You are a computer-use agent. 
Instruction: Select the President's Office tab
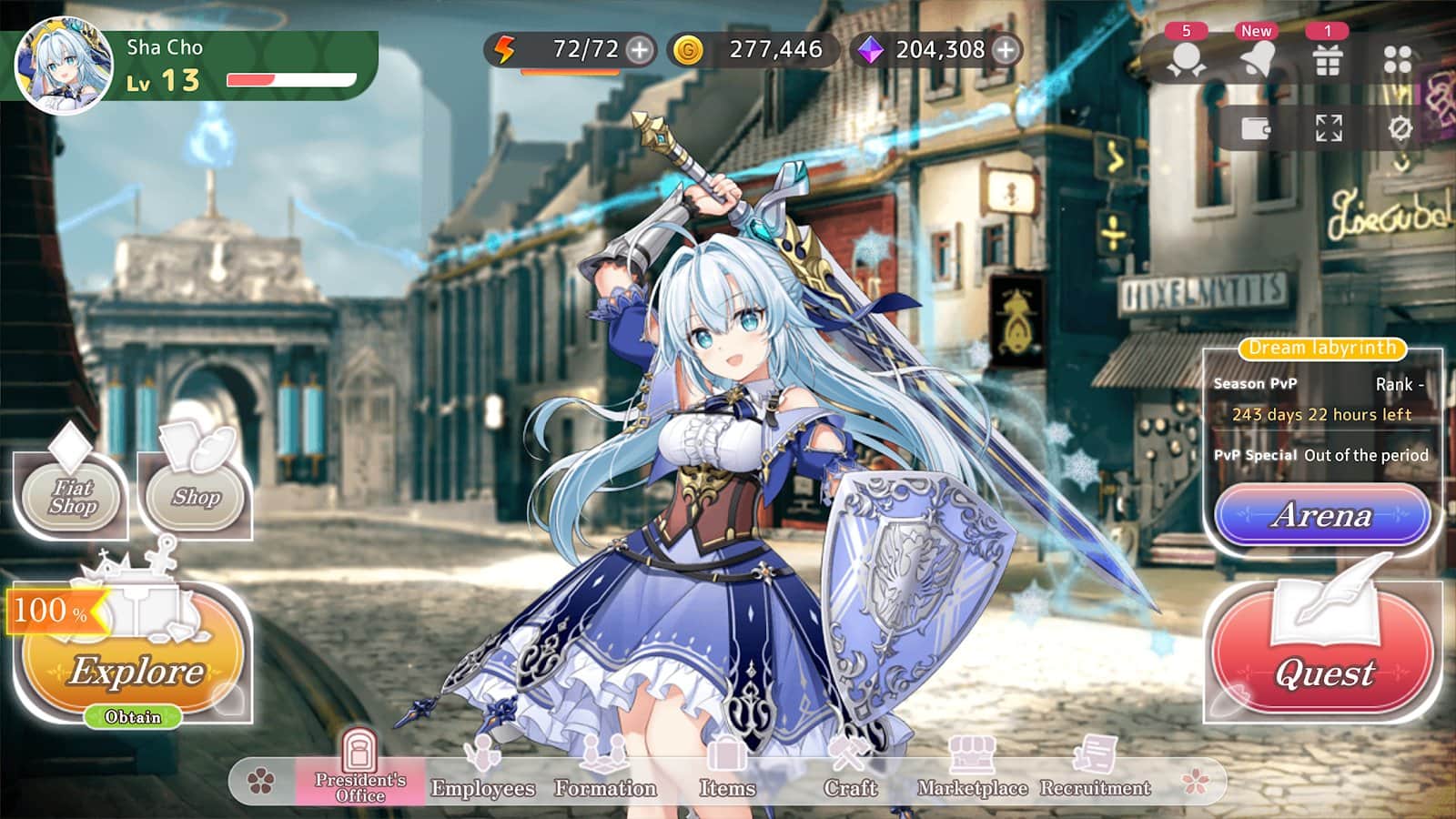pyautogui.click(x=359, y=769)
